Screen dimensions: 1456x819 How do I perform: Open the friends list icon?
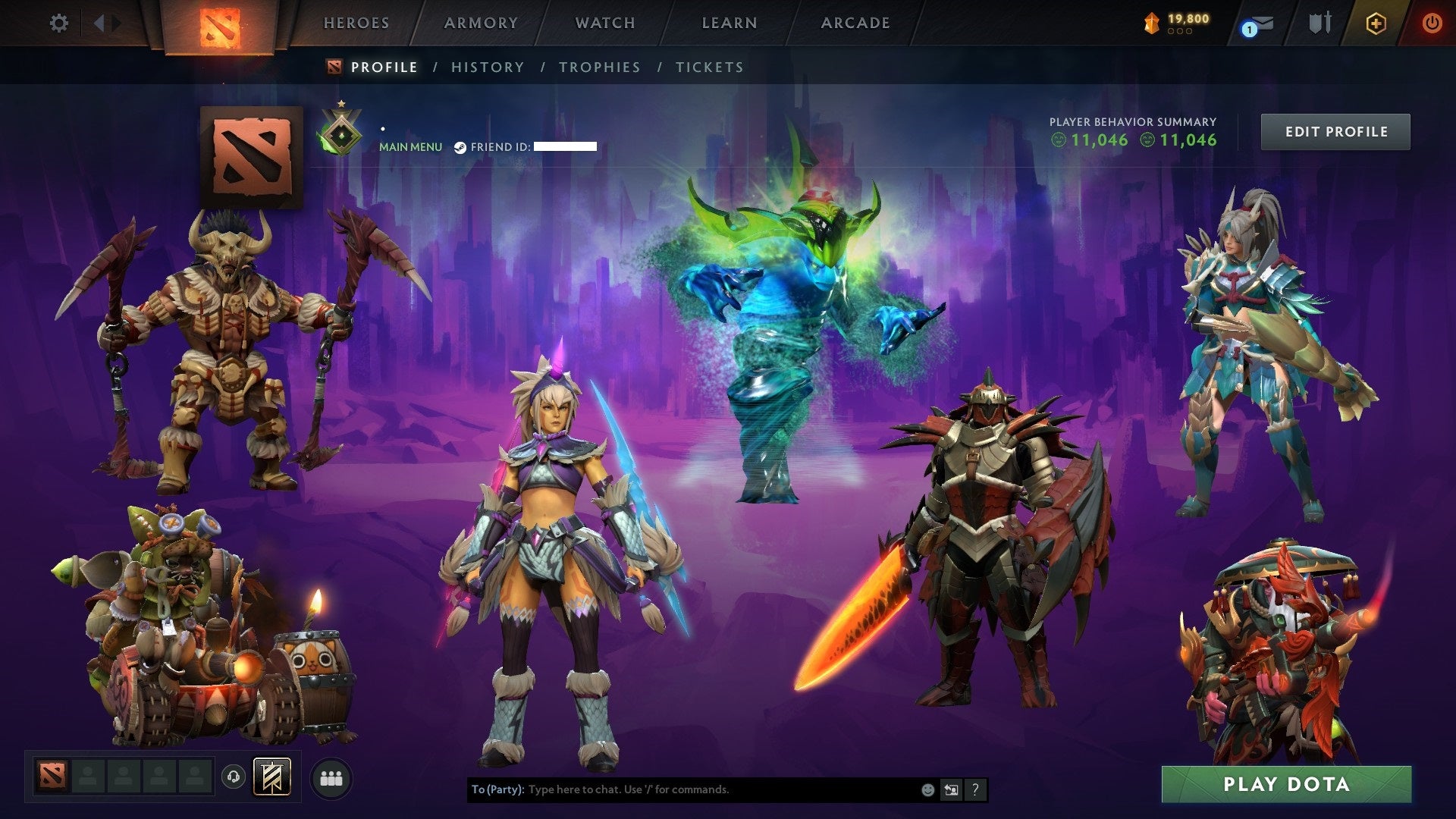331,779
